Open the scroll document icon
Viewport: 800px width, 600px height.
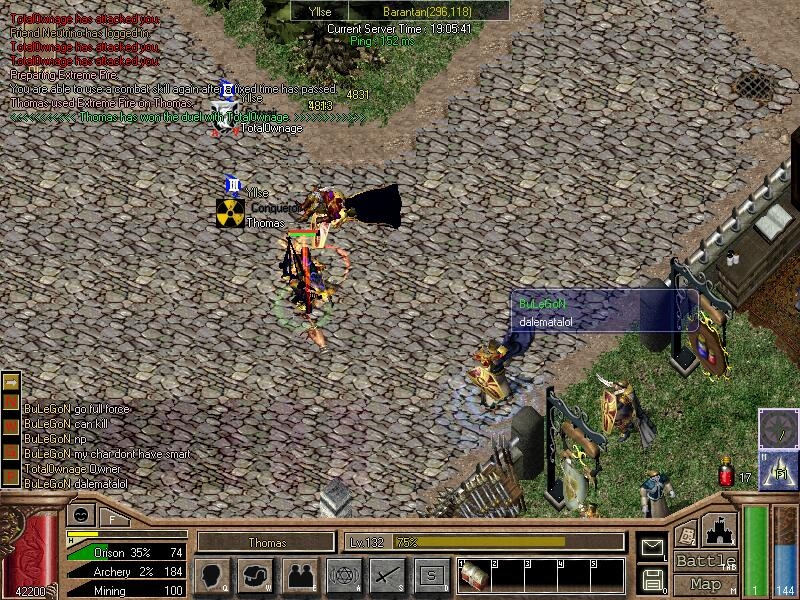click(x=686, y=533)
